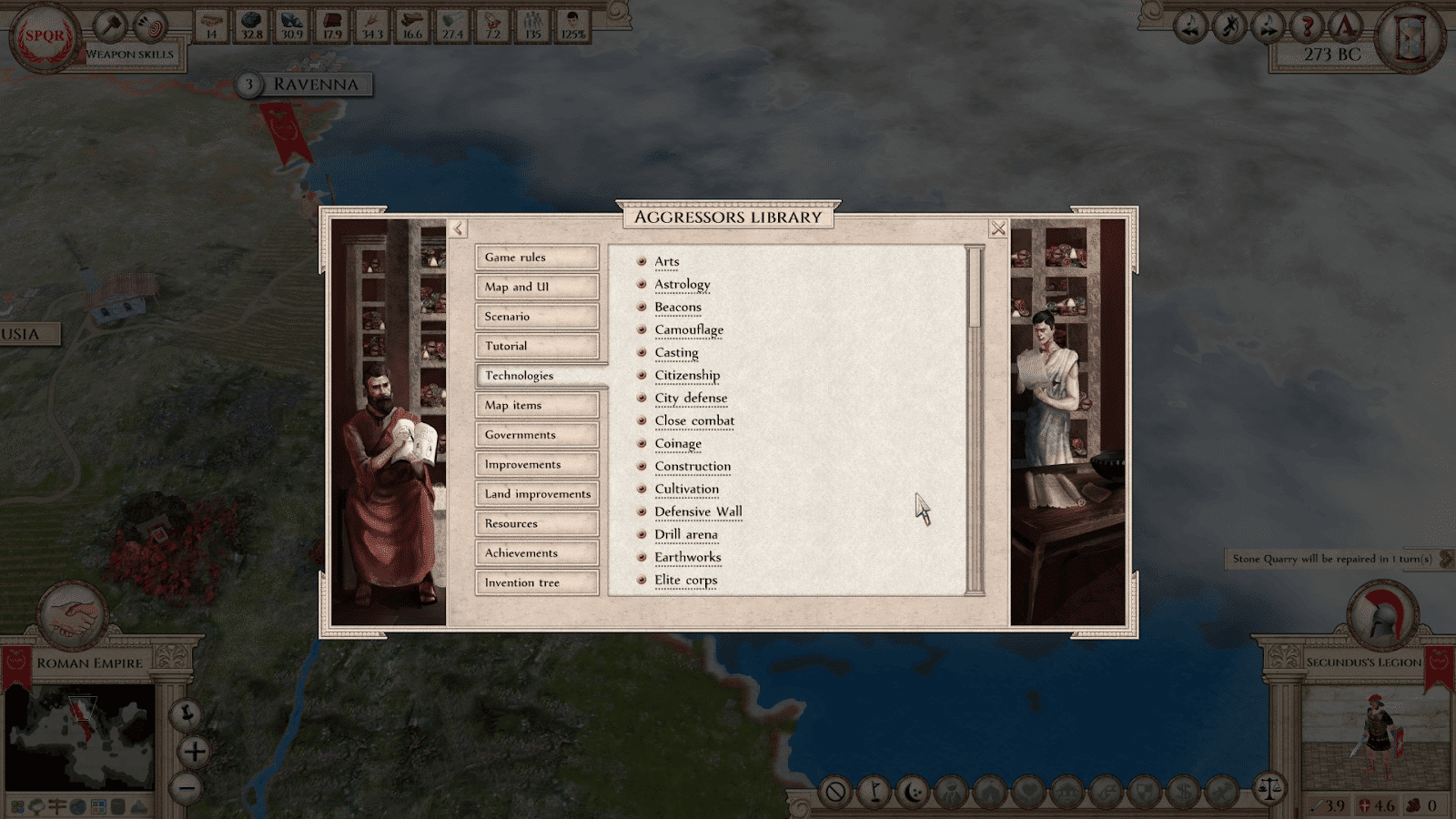Open the Earthworks technology topic
The height and width of the screenshot is (819, 1456).
tap(688, 556)
